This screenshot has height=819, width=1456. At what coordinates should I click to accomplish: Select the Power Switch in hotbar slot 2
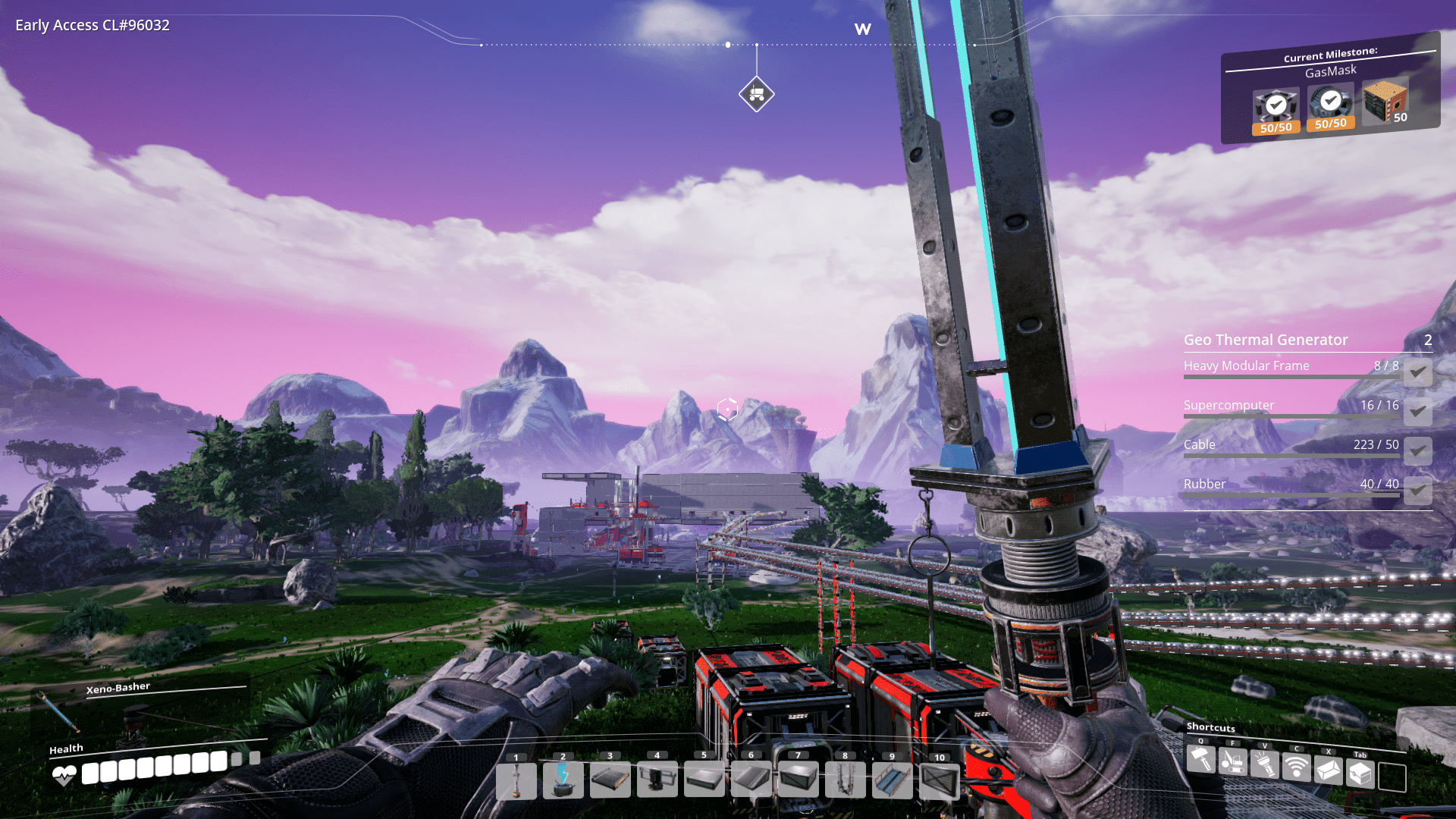564,780
